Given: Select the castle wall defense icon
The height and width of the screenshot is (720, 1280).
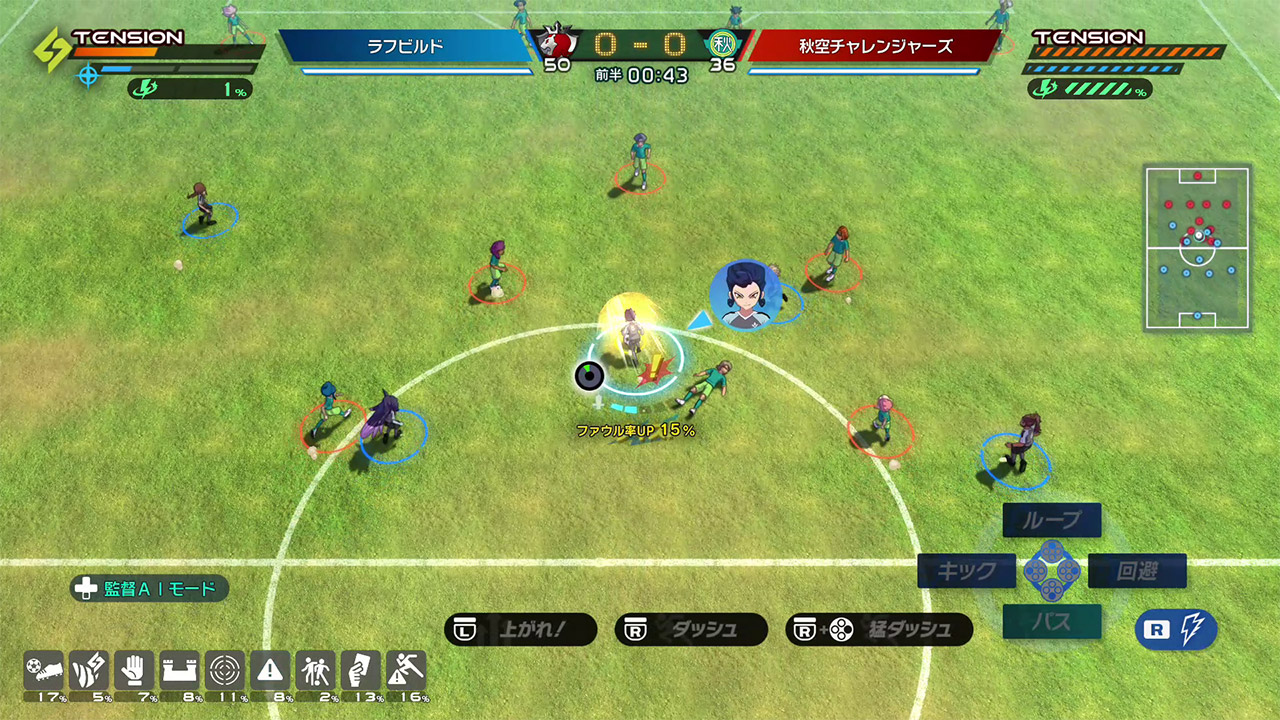Looking at the screenshot, I should [180, 671].
